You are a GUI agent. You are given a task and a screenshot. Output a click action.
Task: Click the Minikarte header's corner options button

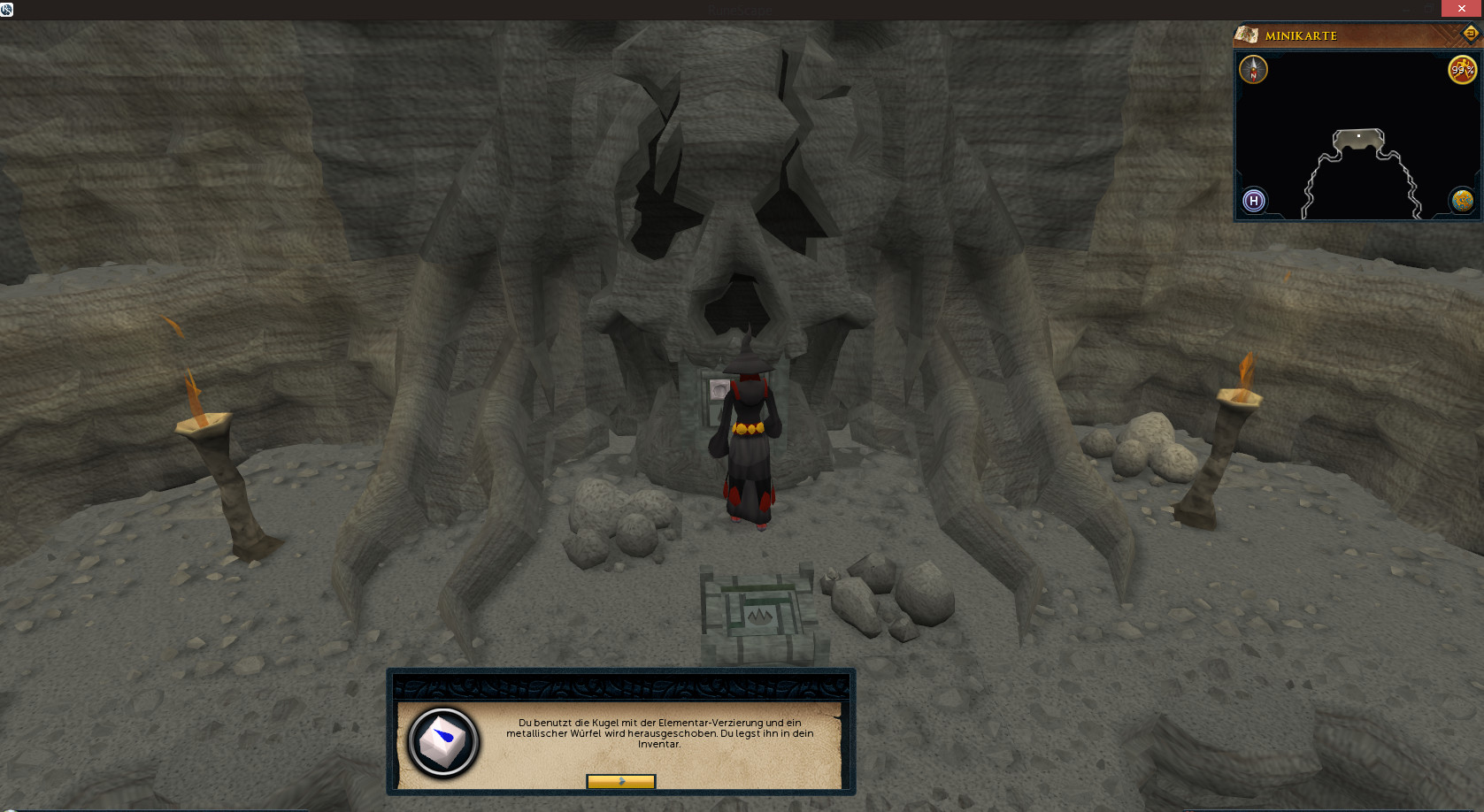click(x=1470, y=34)
